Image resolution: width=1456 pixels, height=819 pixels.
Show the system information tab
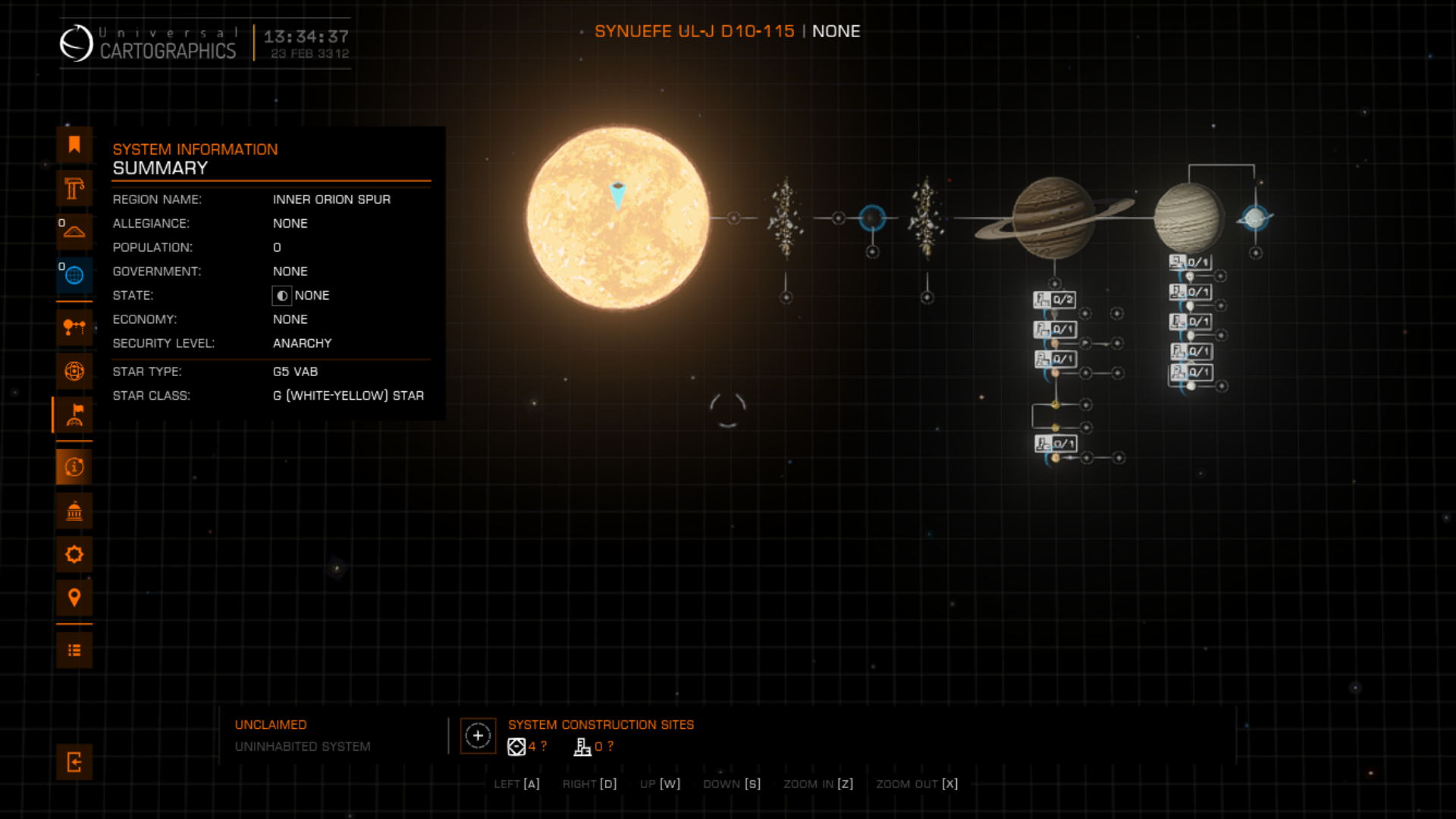click(x=74, y=467)
